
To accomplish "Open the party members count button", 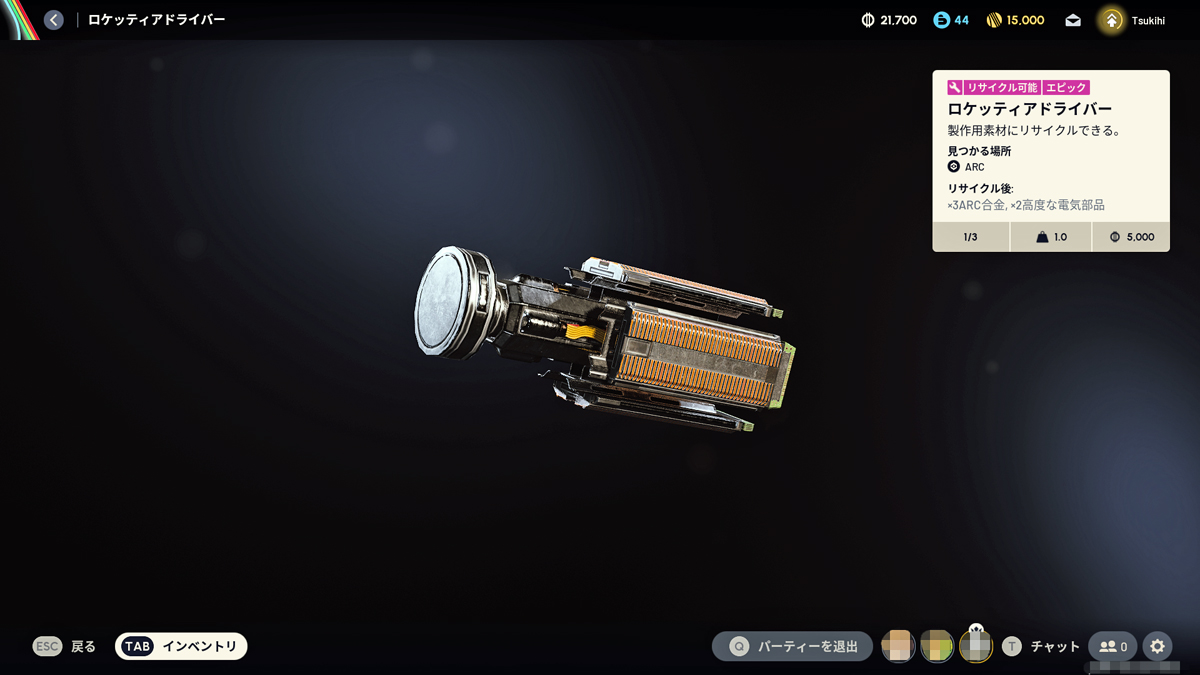I will [1112, 647].
